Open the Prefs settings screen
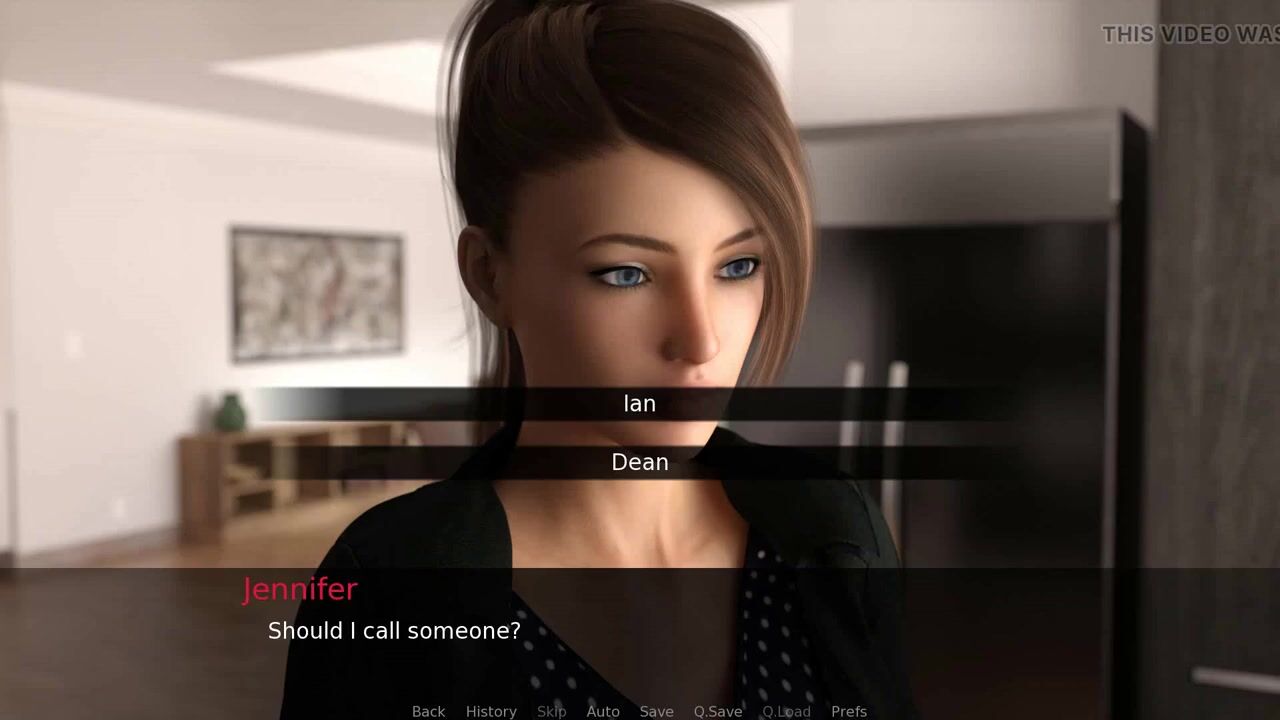This screenshot has height=720, width=1280. (849, 711)
